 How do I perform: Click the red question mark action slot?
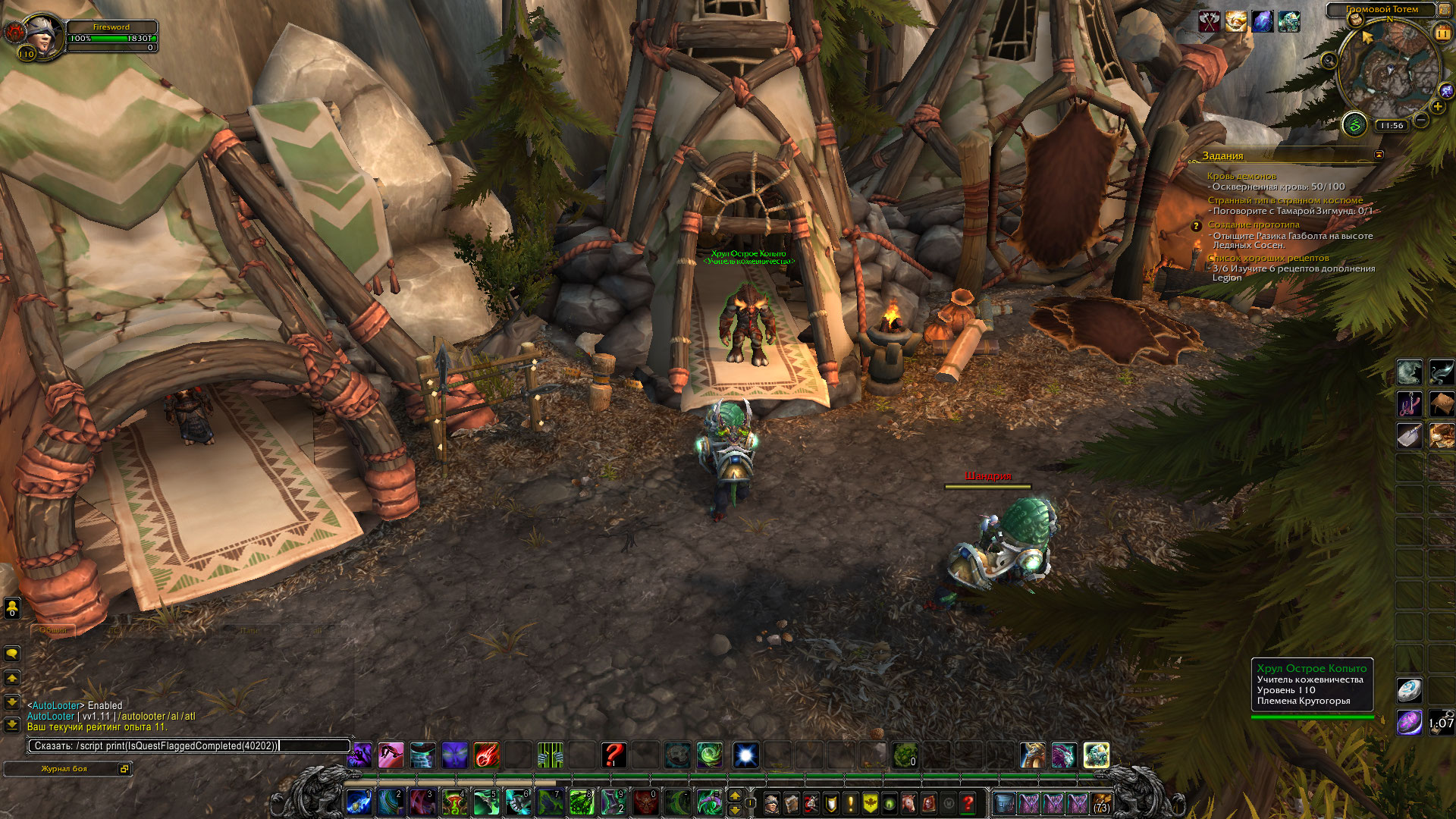[x=613, y=755]
